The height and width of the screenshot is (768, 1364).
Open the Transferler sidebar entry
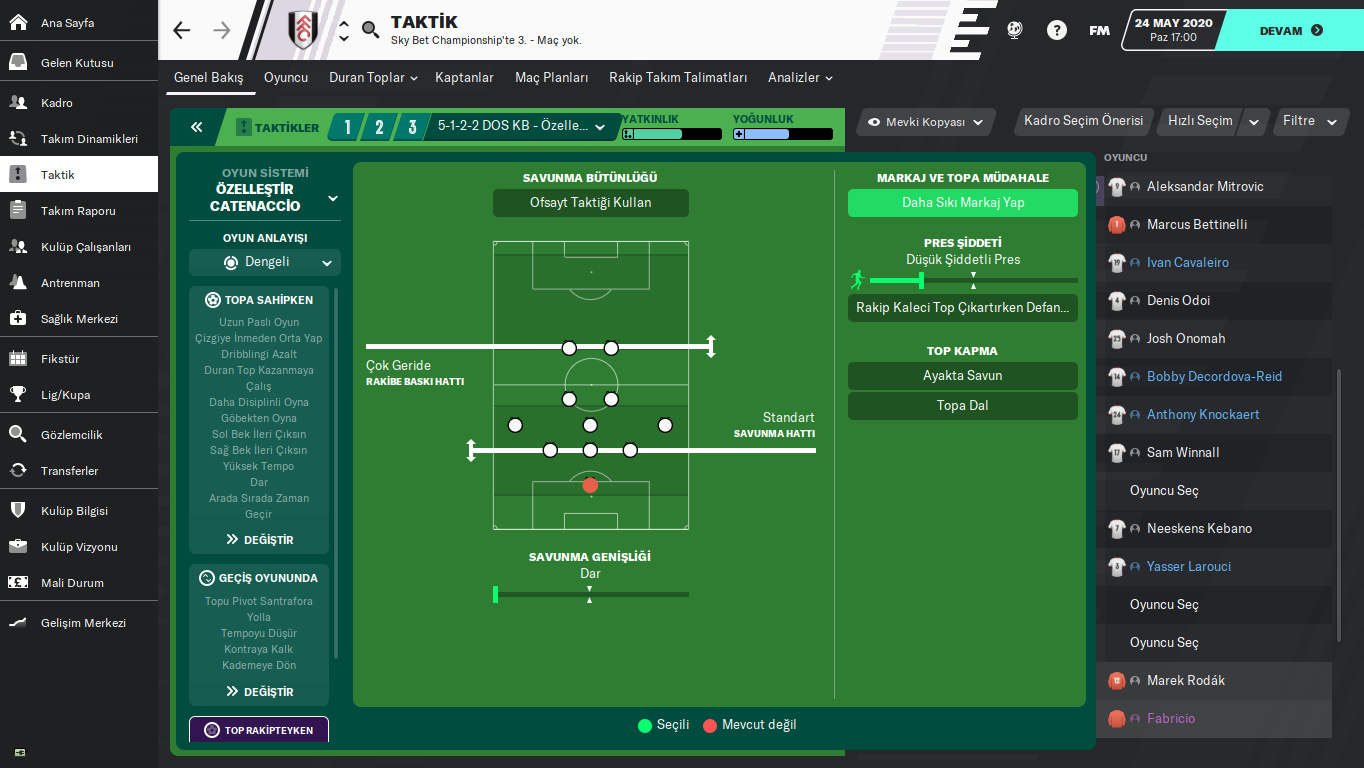(69, 471)
